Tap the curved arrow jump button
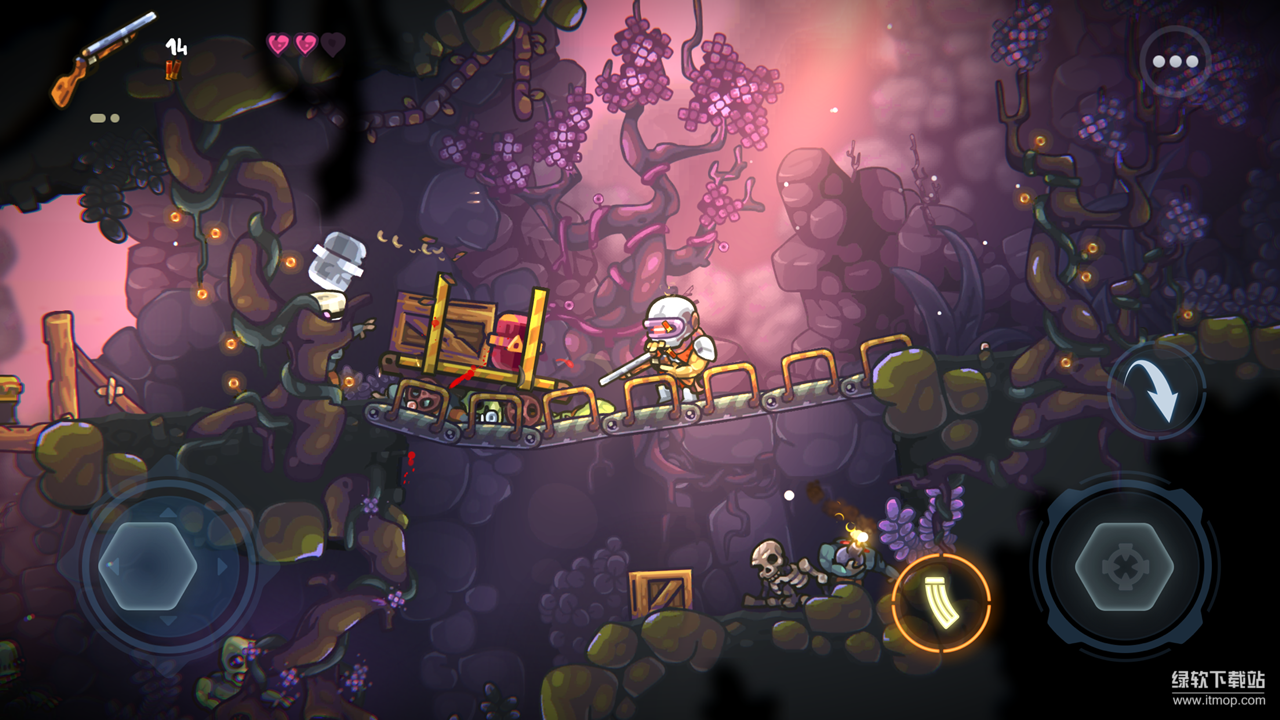 click(x=1157, y=391)
